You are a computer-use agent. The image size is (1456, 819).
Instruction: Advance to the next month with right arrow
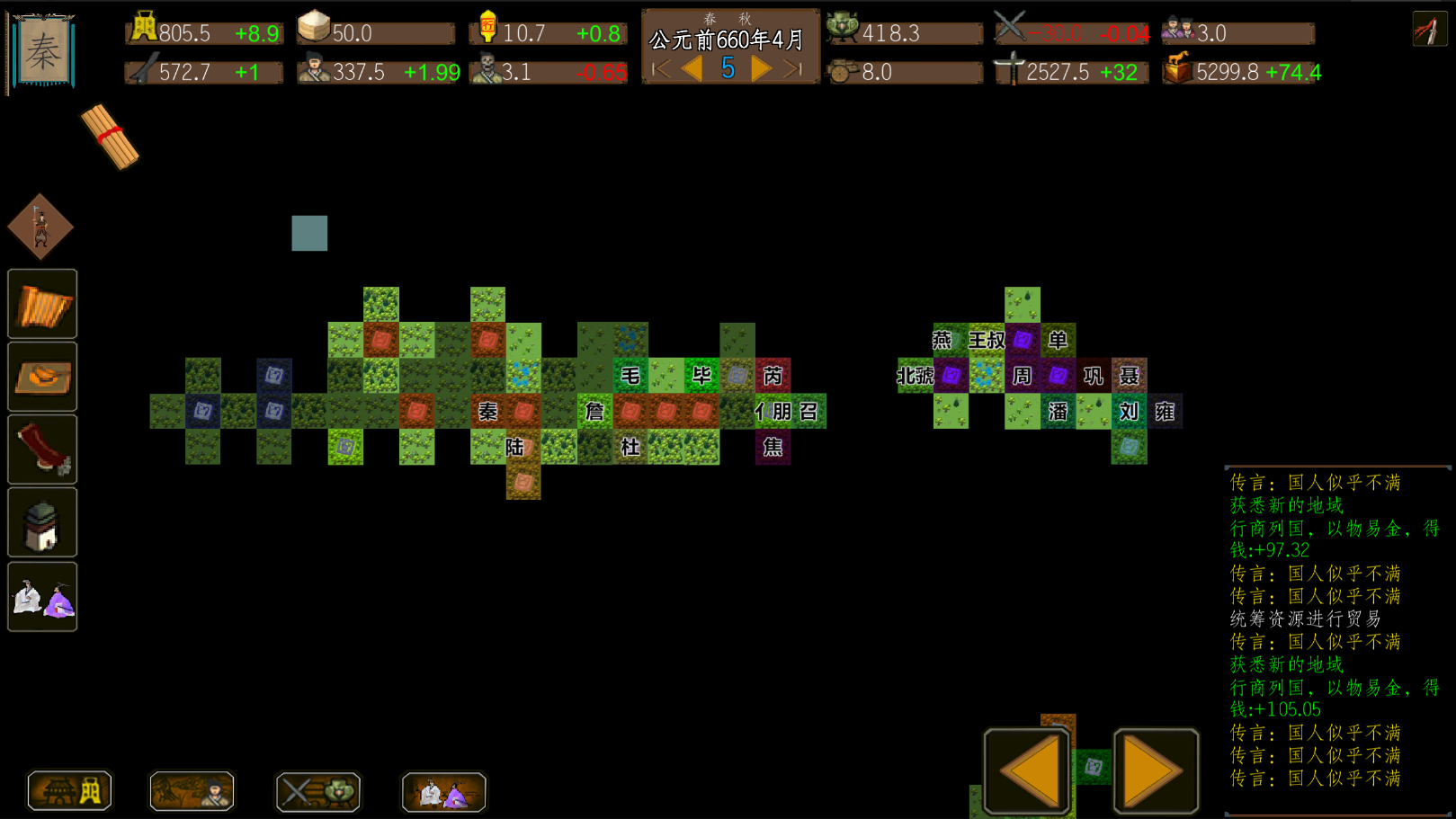click(x=762, y=67)
